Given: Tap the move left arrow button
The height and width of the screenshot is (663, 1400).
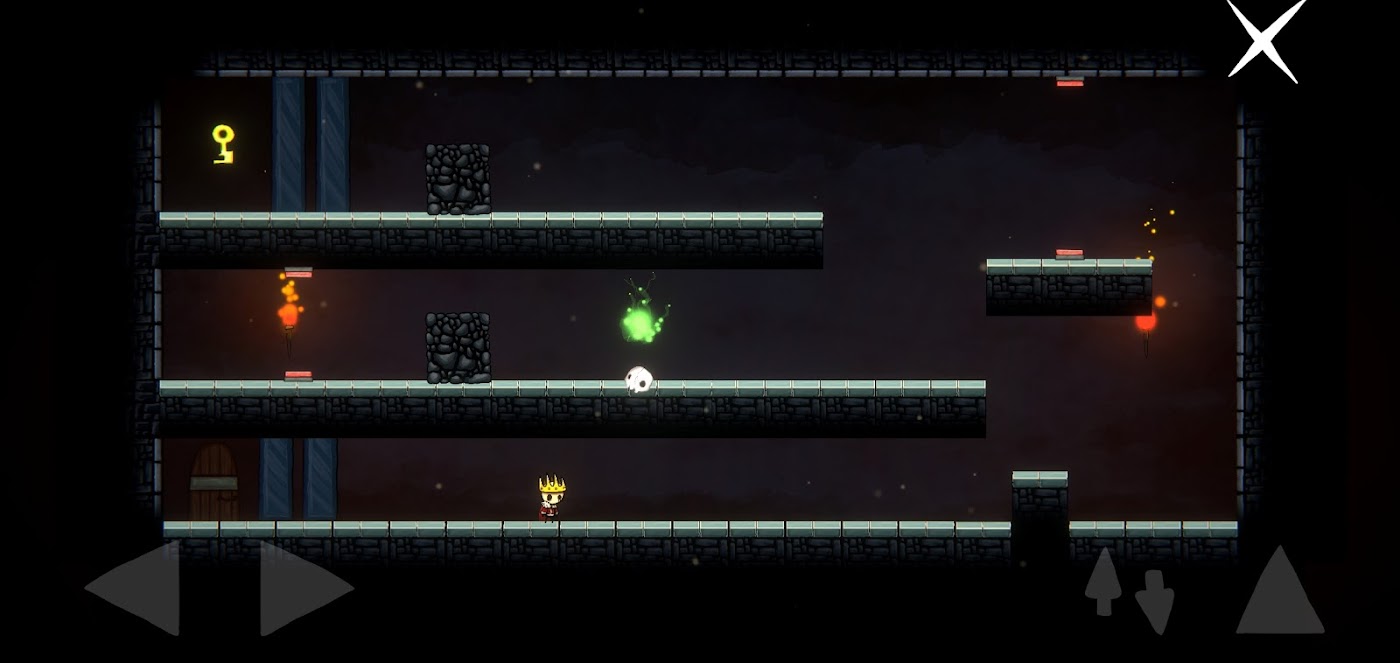Looking at the screenshot, I should pos(138,588).
